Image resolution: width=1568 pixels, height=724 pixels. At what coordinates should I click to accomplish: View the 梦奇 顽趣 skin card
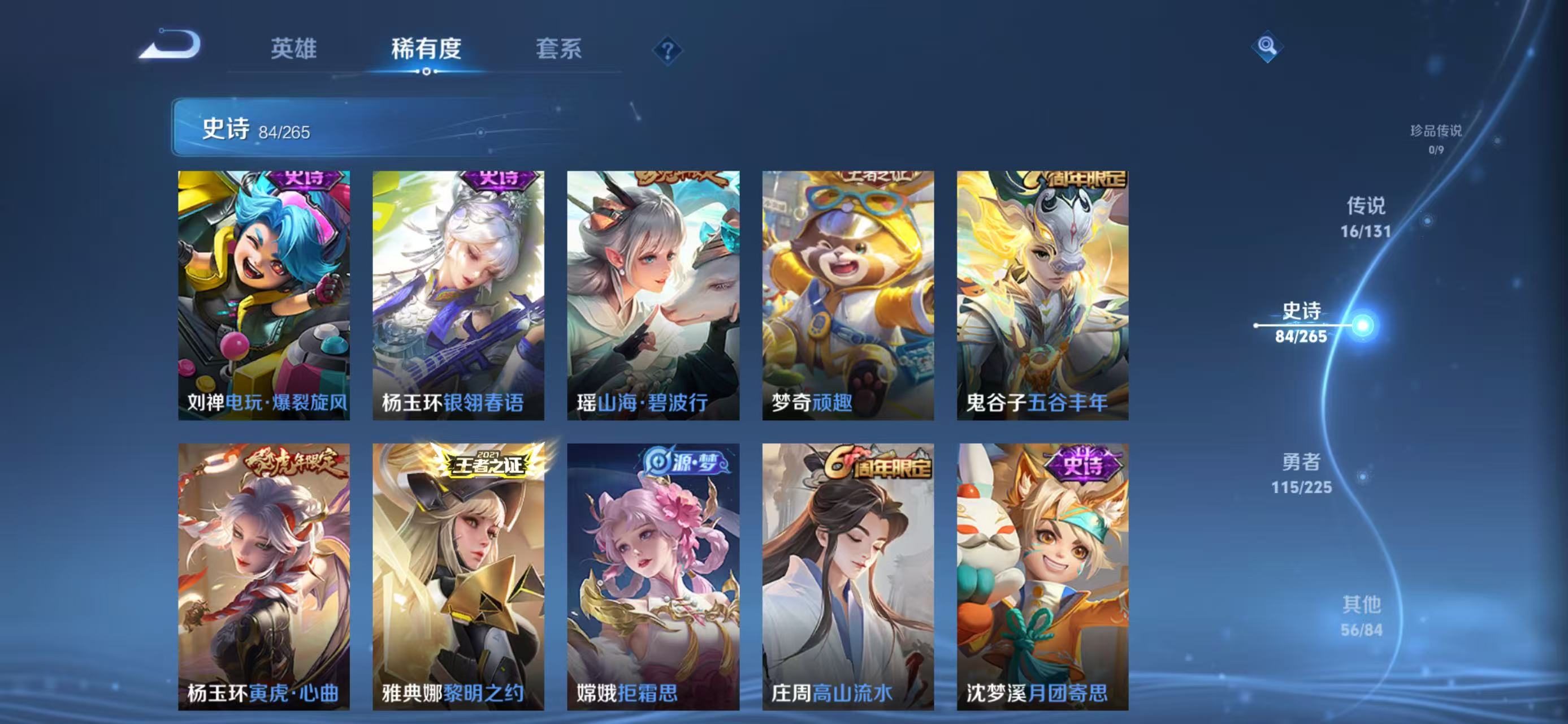848,295
